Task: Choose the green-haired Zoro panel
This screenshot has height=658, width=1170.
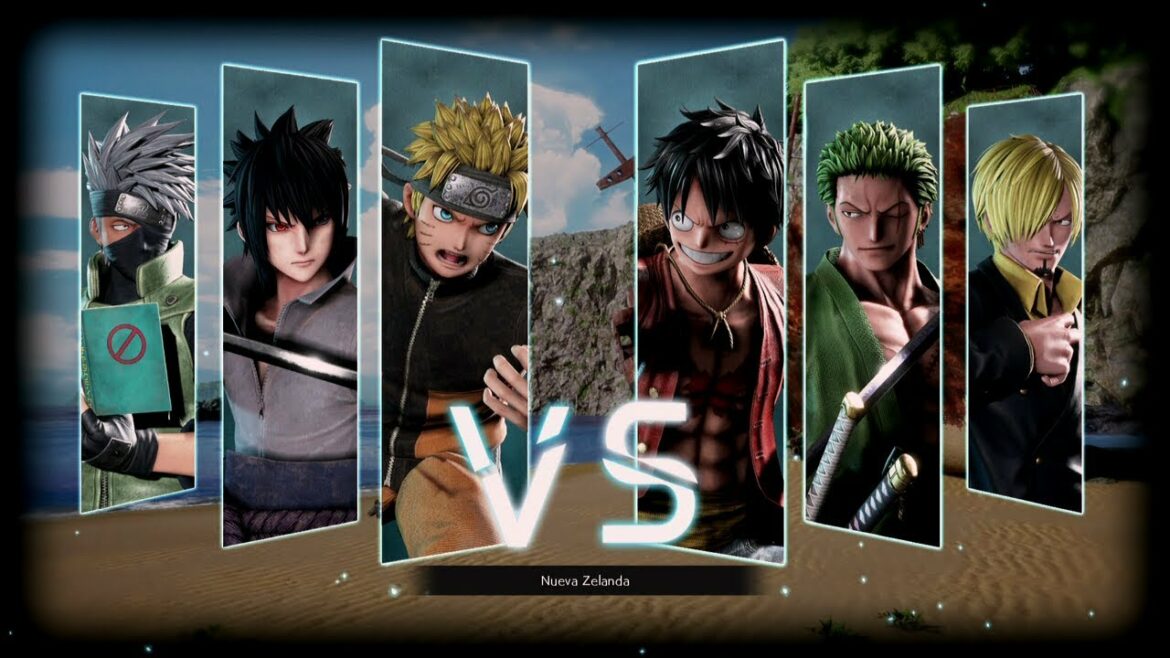Action: [872, 305]
